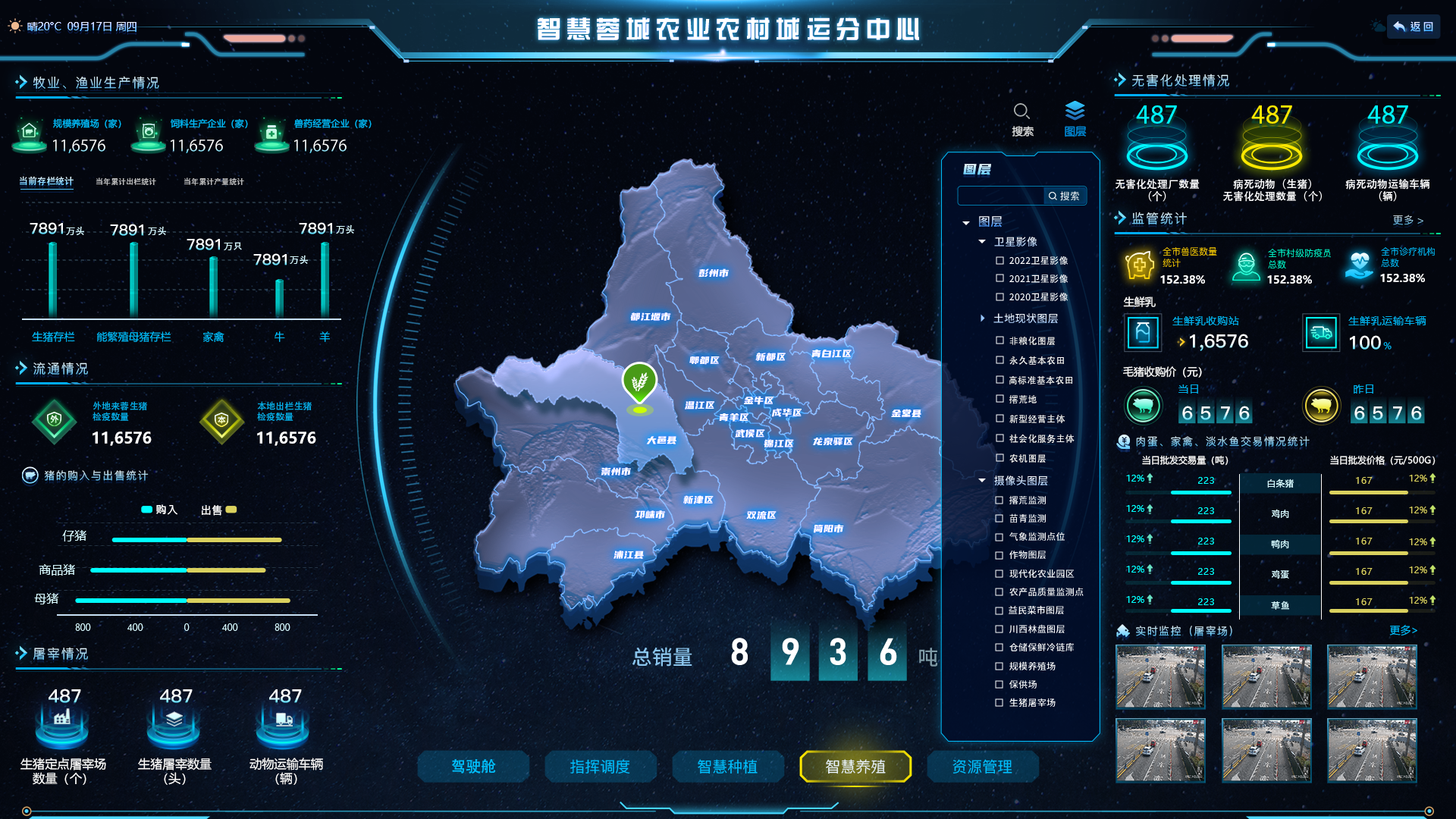Image resolution: width=1456 pixels, height=819 pixels.
Task: Switch to 当年累计出栏统计 tab
Action: coord(125,182)
